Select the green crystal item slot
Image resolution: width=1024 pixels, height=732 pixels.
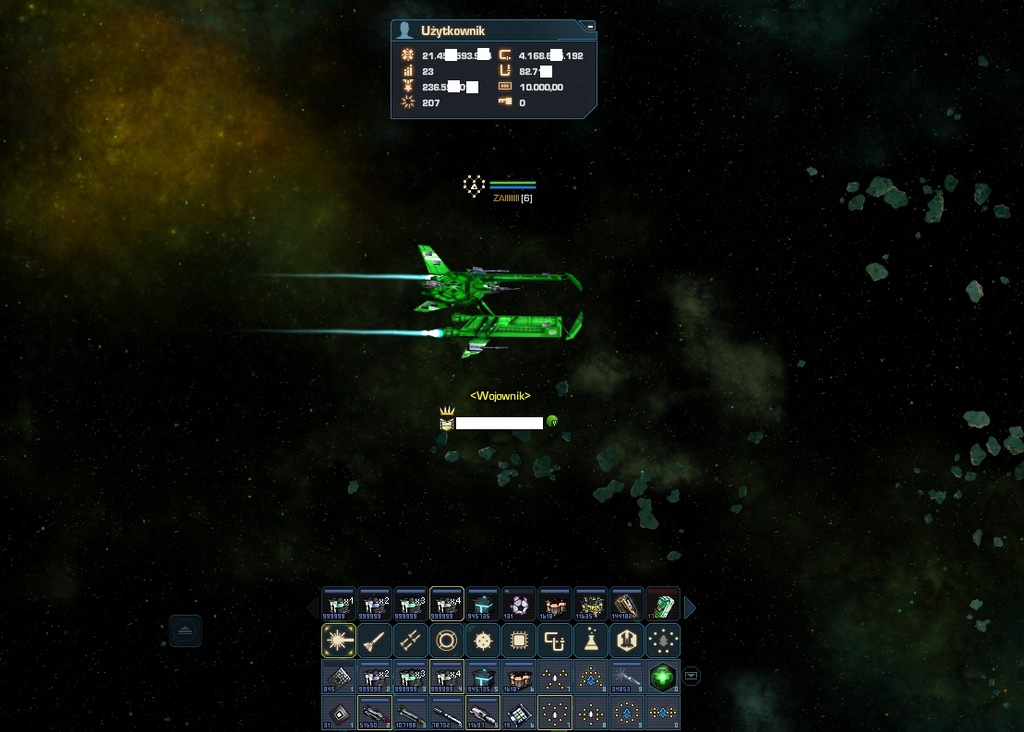click(x=663, y=604)
